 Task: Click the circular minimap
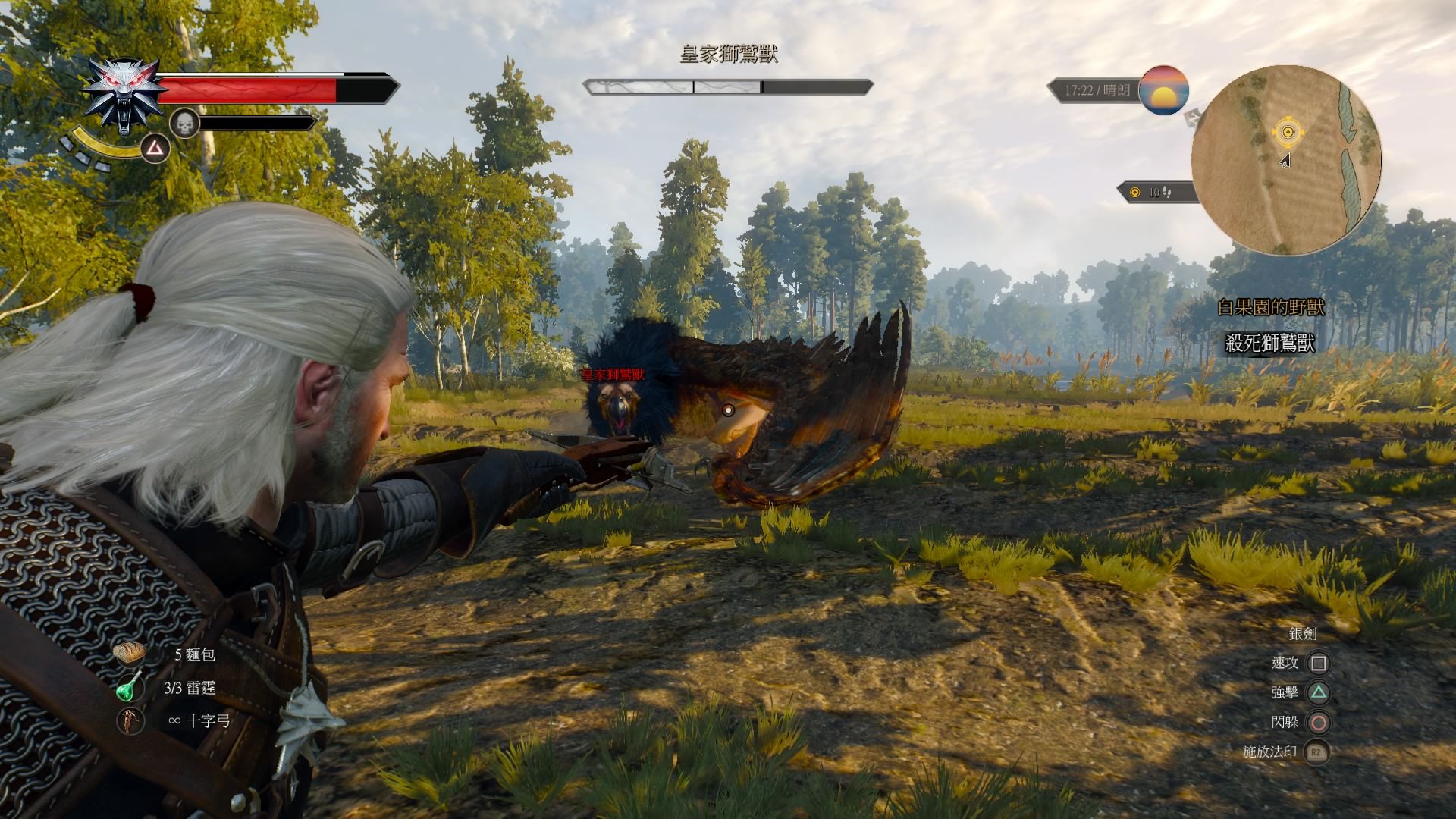pyautogui.click(x=1286, y=160)
